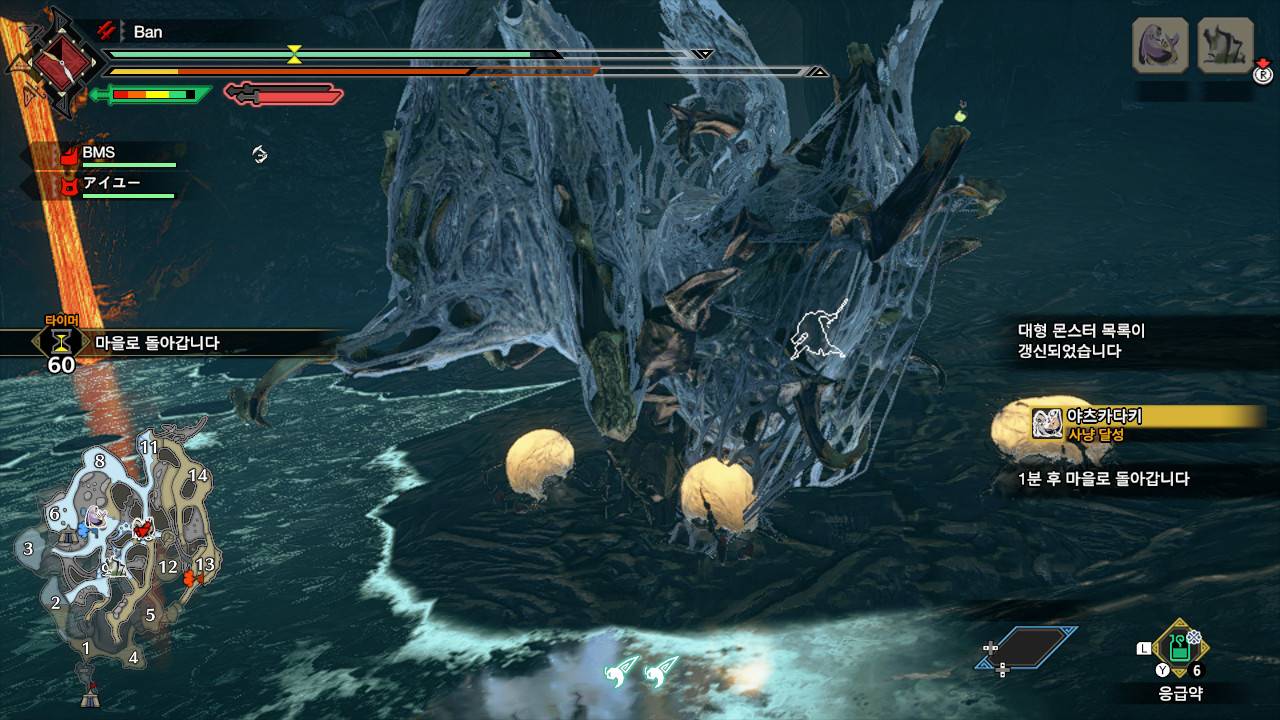Select the grey-green monster icon in target list
1280x720 pixels.
click(x=1226, y=45)
